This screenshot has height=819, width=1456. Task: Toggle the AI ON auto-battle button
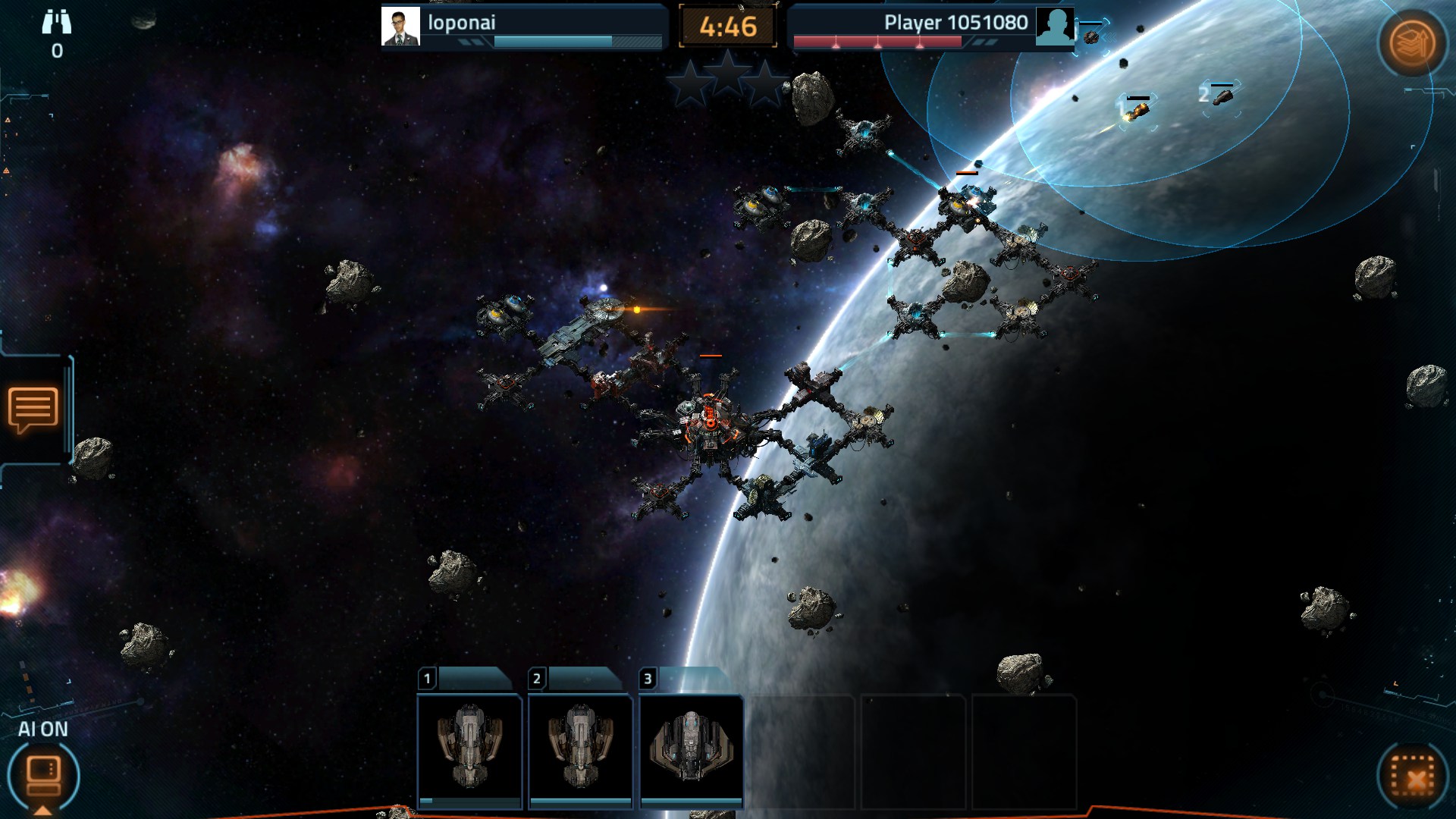tap(43, 774)
